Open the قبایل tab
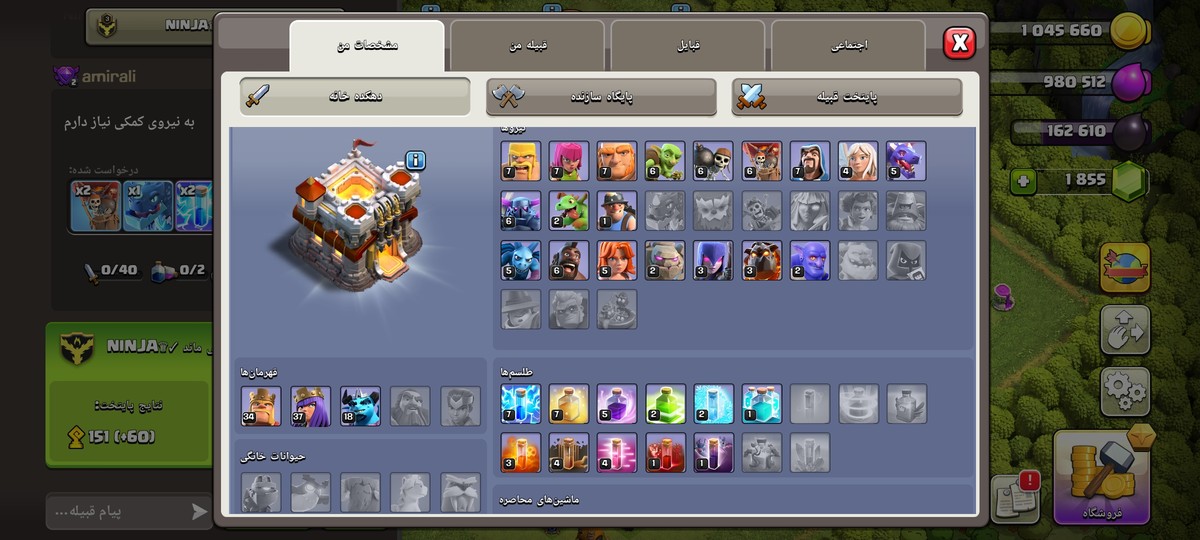1200x540 pixels. click(x=688, y=46)
